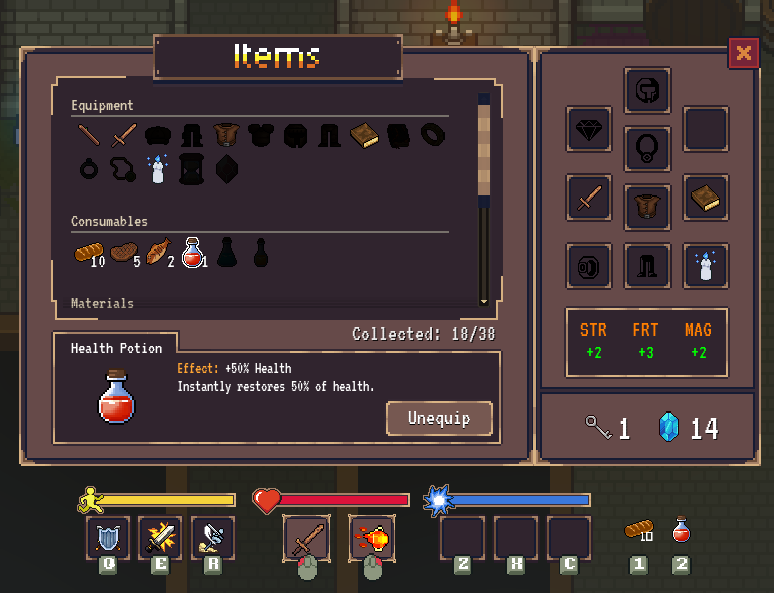Pick the fish consumable
The width and height of the screenshot is (774, 593).
pos(157,252)
